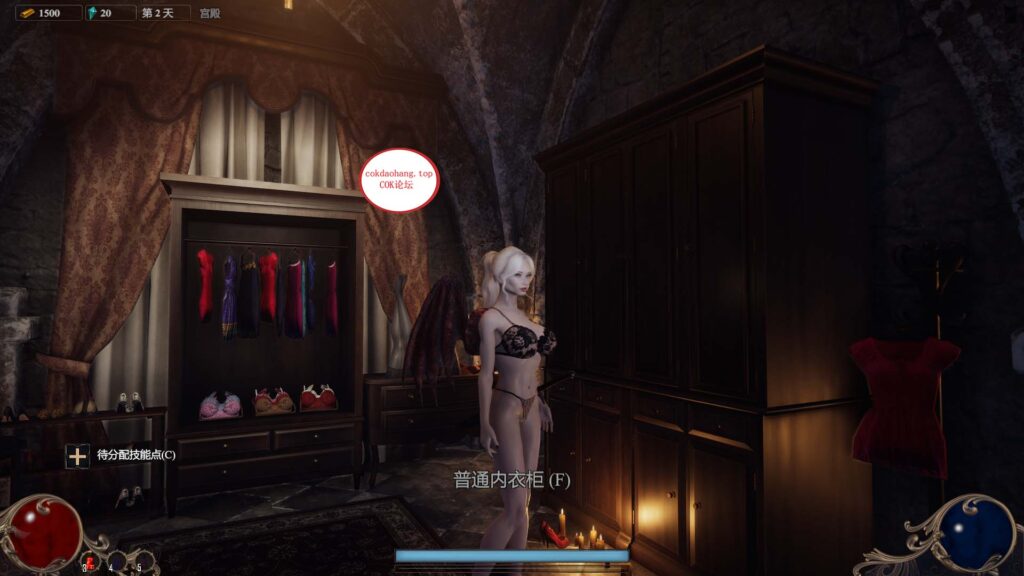Open the unassigned skill points plus icon
This screenshot has width=1024, height=576.
tap(77, 456)
